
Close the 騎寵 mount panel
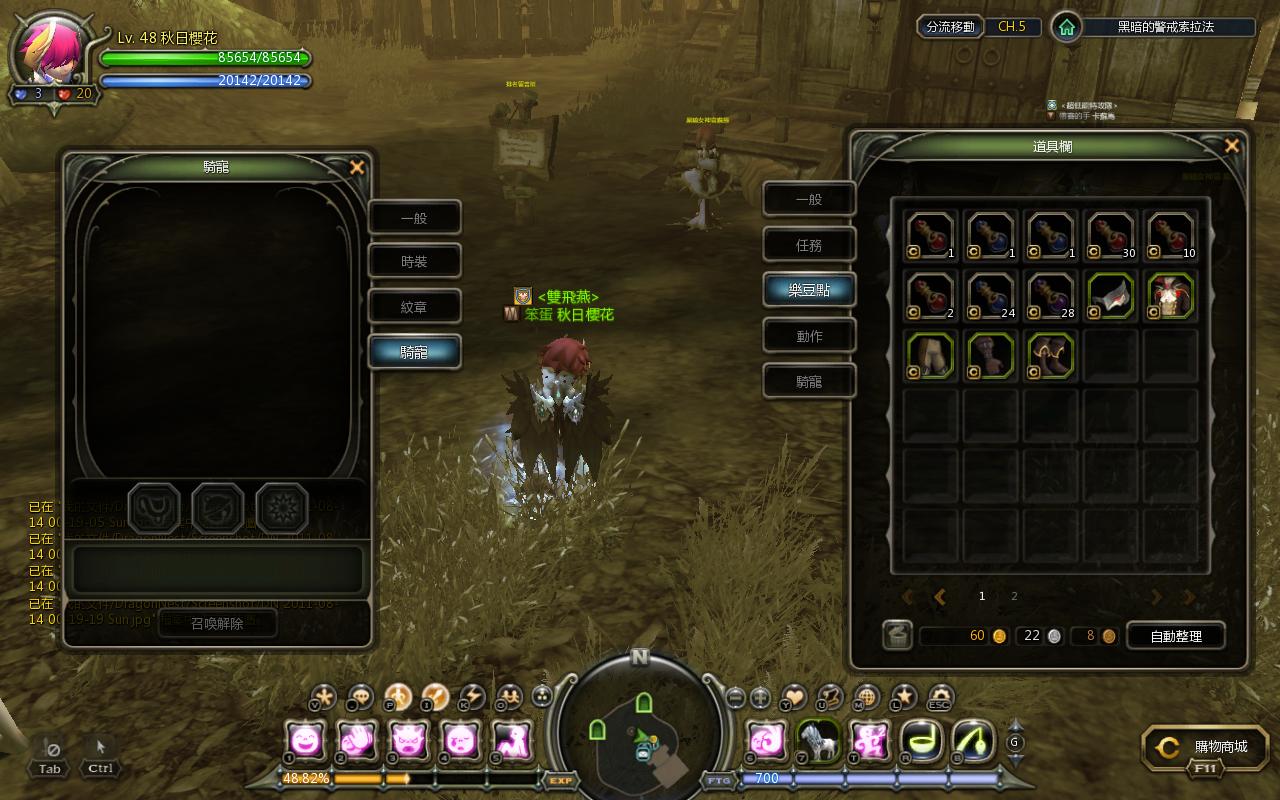(x=357, y=168)
